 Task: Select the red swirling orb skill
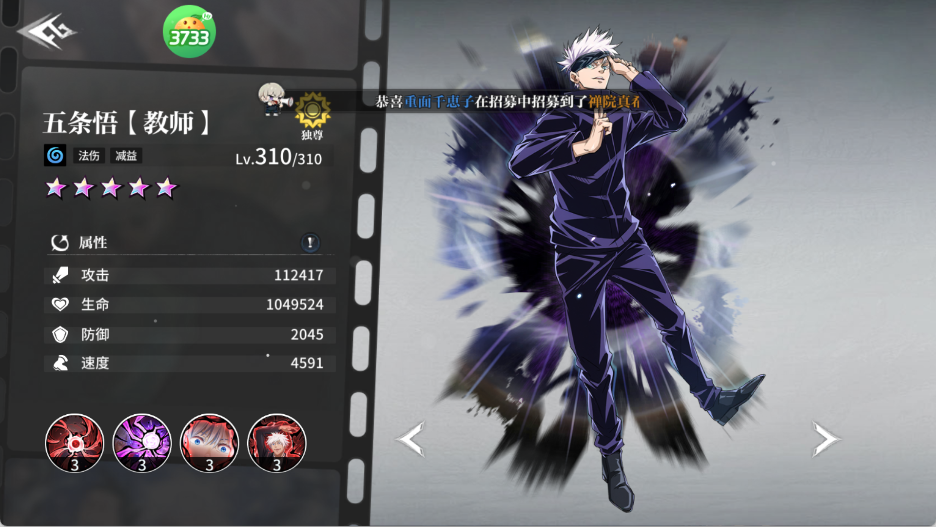click(x=75, y=443)
